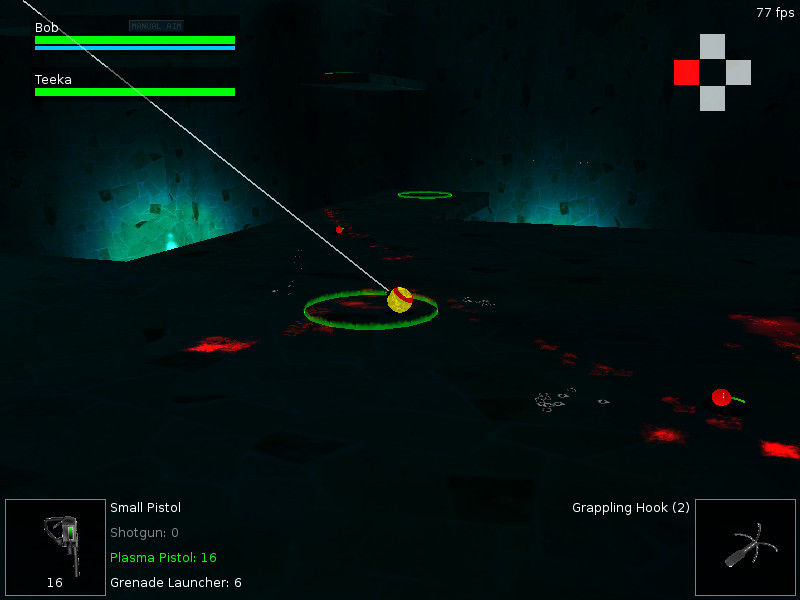The height and width of the screenshot is (600, 800).
Task: Activate the Grappling Hook item icon
Action: coord(744,547)
